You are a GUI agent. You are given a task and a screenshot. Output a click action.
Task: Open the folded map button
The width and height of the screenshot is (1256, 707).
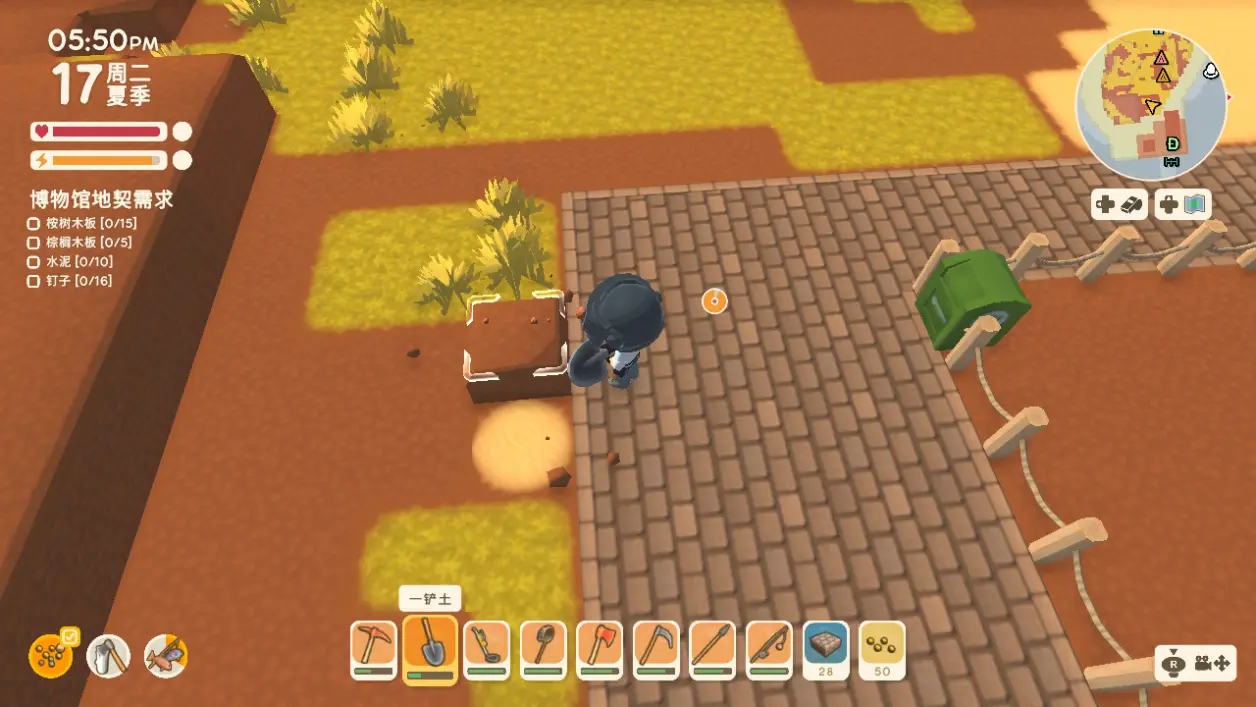click(1183, 205)
